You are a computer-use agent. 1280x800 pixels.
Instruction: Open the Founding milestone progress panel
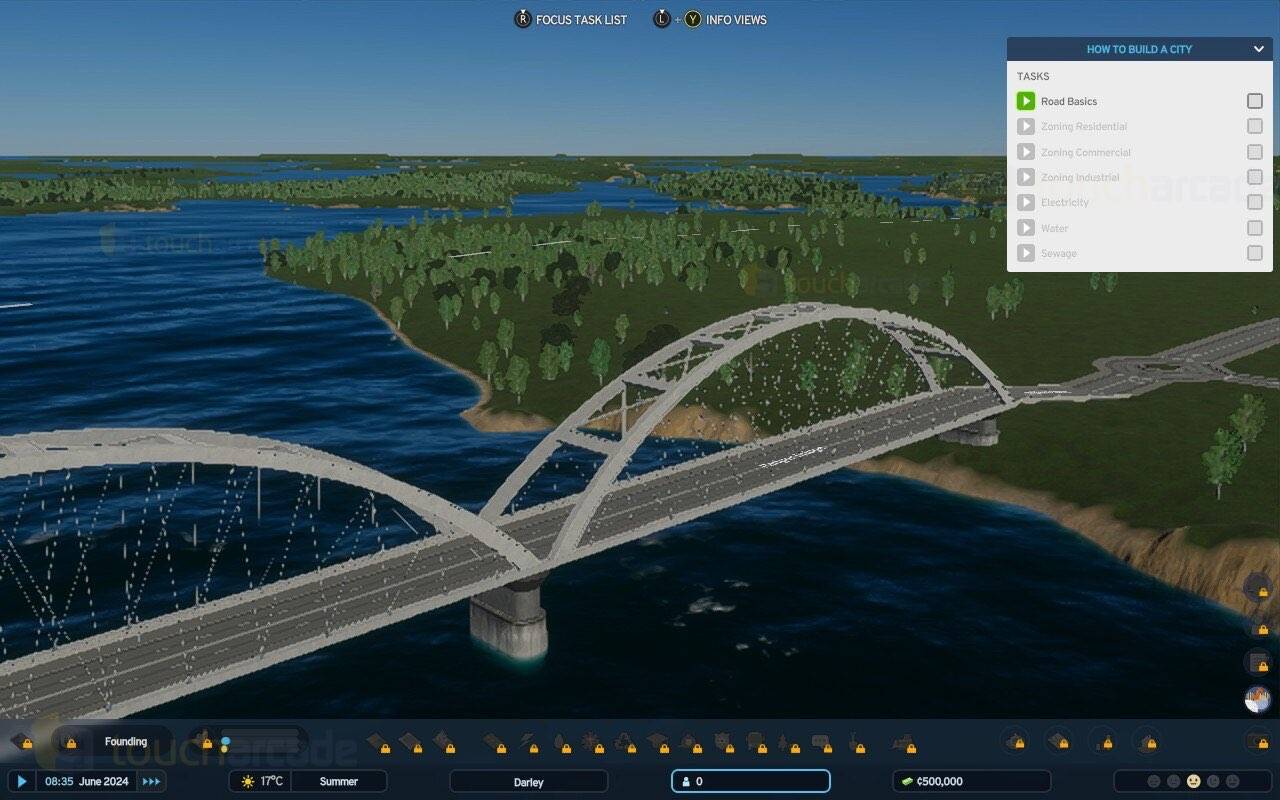(126, 742)
